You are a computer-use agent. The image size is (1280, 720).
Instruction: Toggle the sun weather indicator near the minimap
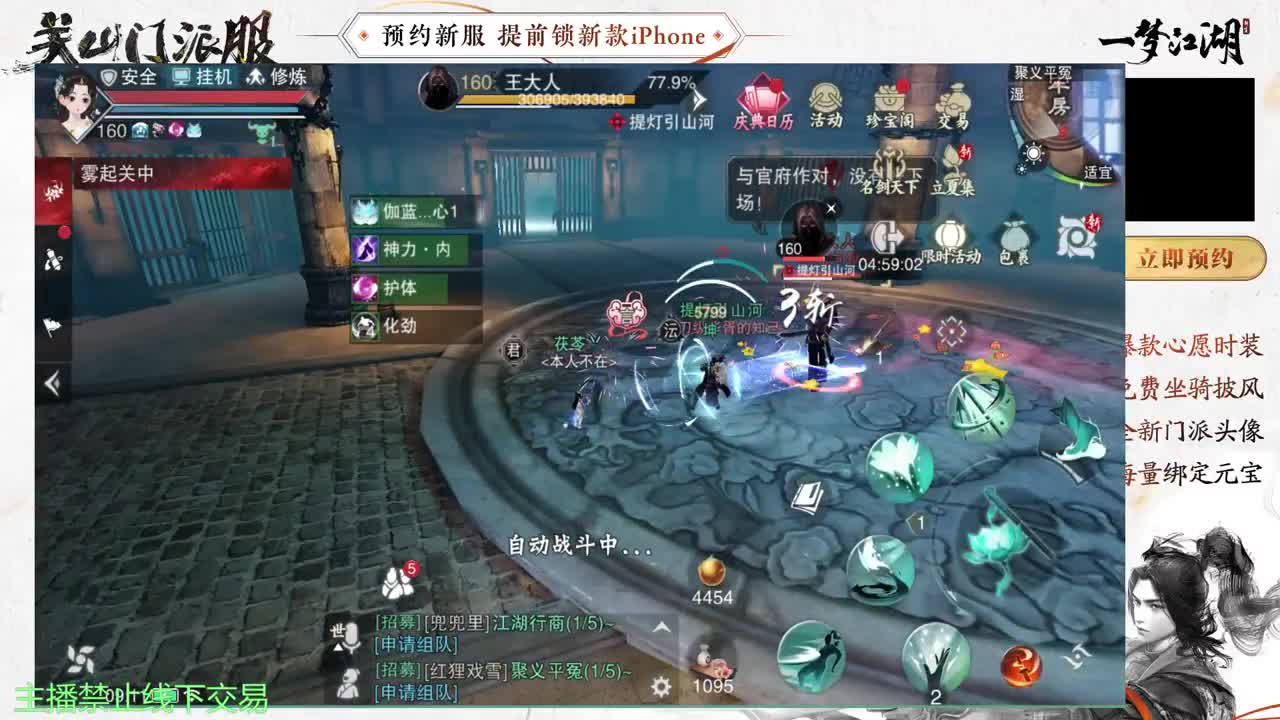coord(1032,153)
